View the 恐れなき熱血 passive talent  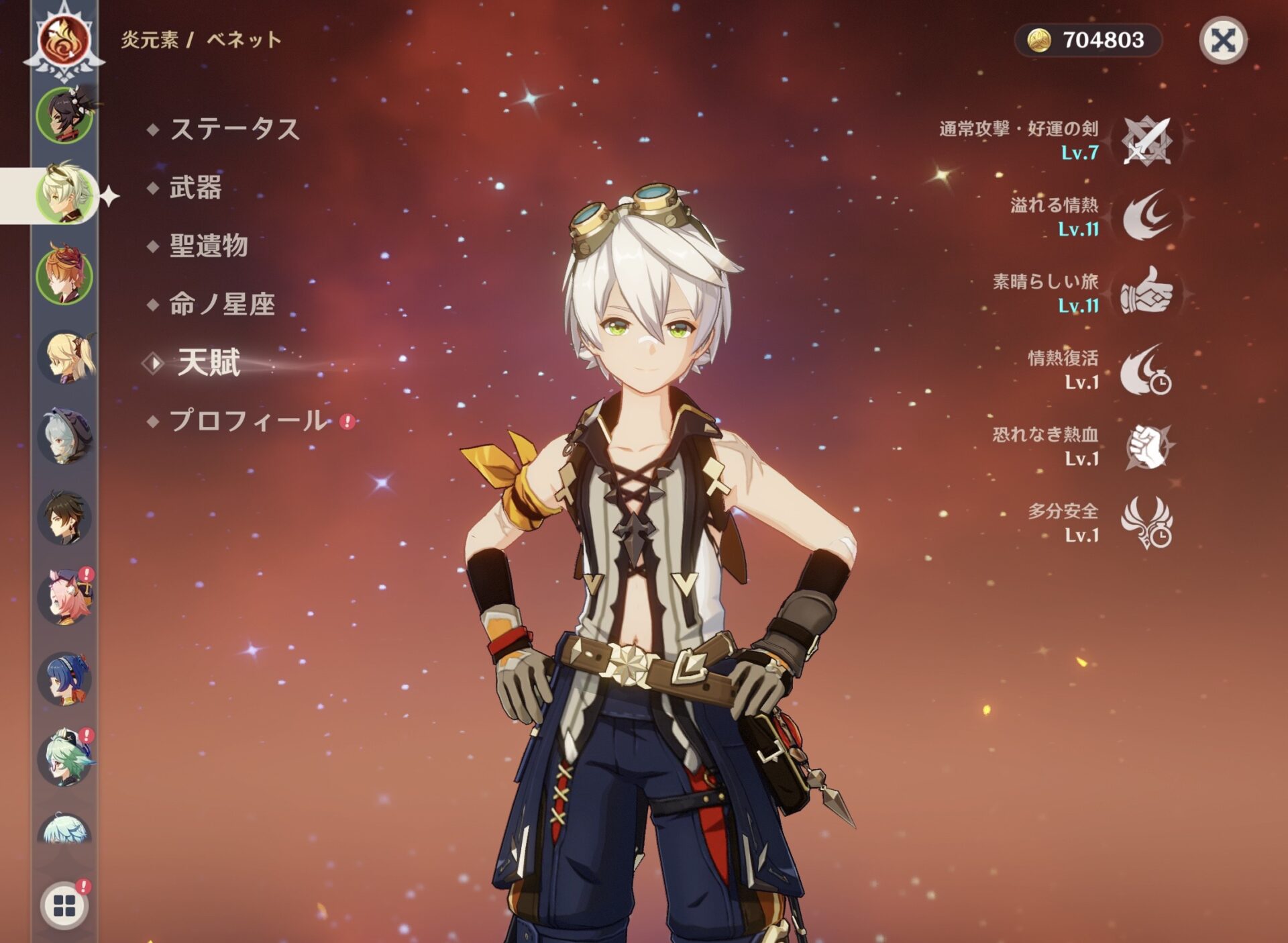click(x=1147, y=446)
